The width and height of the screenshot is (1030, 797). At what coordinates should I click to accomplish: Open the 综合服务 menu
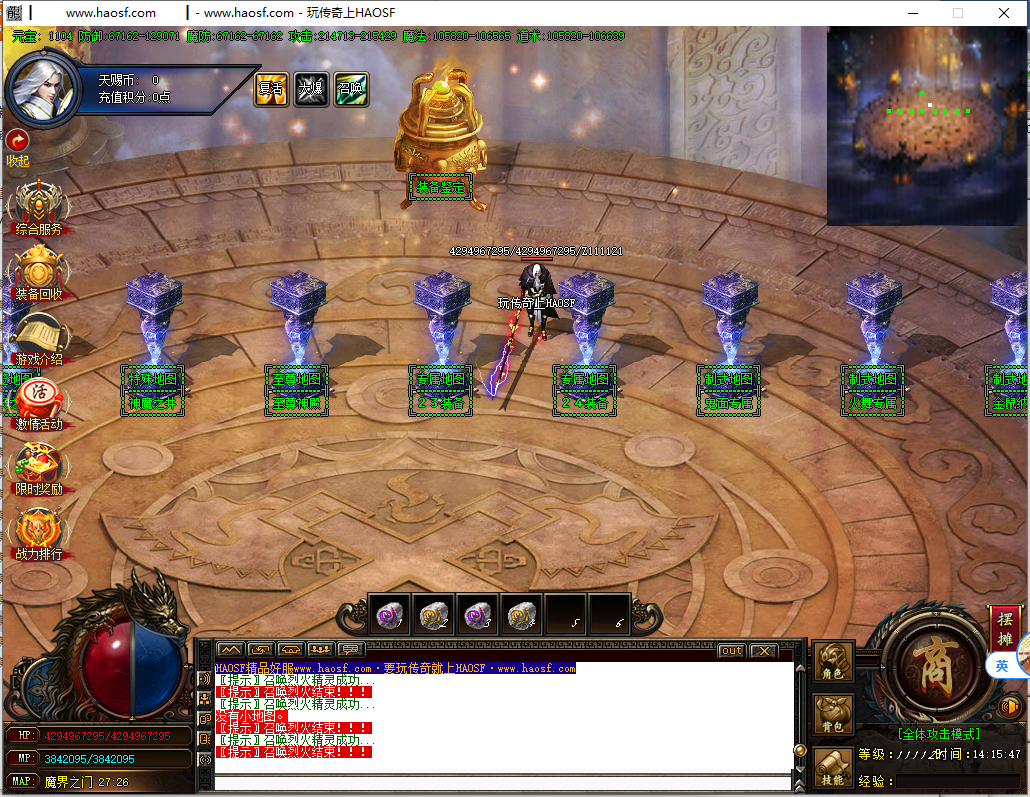tap(38, 207)
